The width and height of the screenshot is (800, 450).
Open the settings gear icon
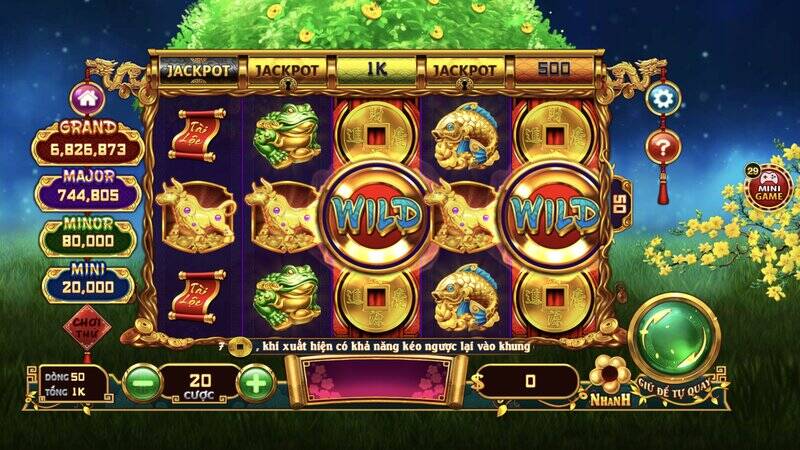662,98
